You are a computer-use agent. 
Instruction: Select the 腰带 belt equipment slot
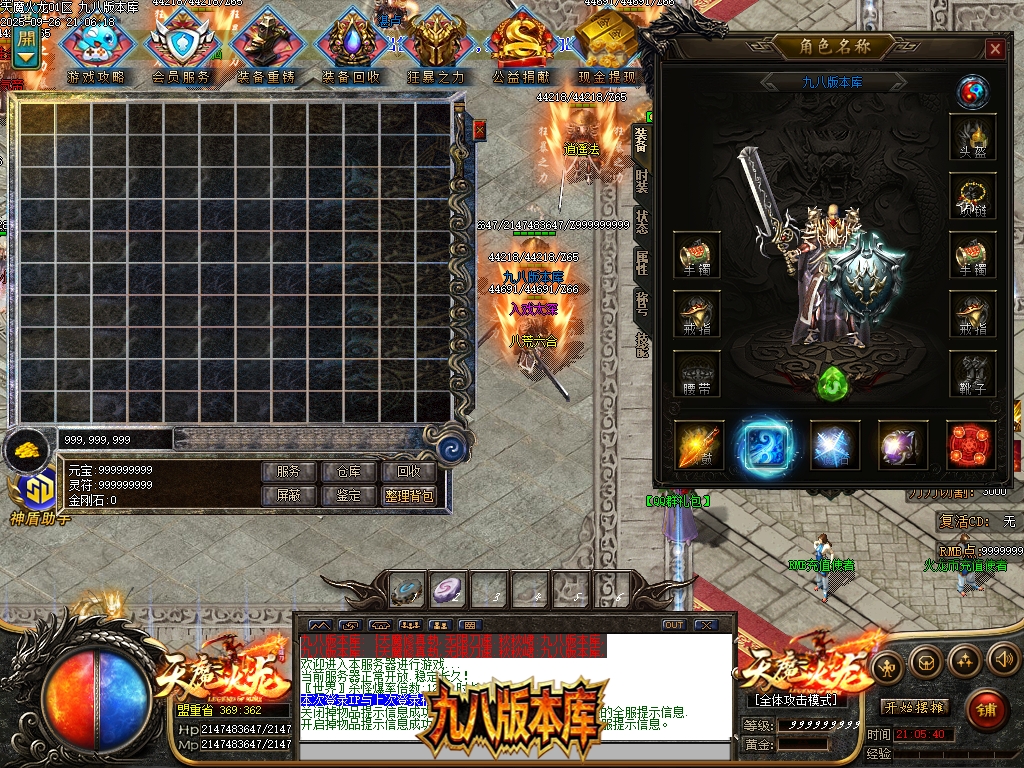click(697, 372)
